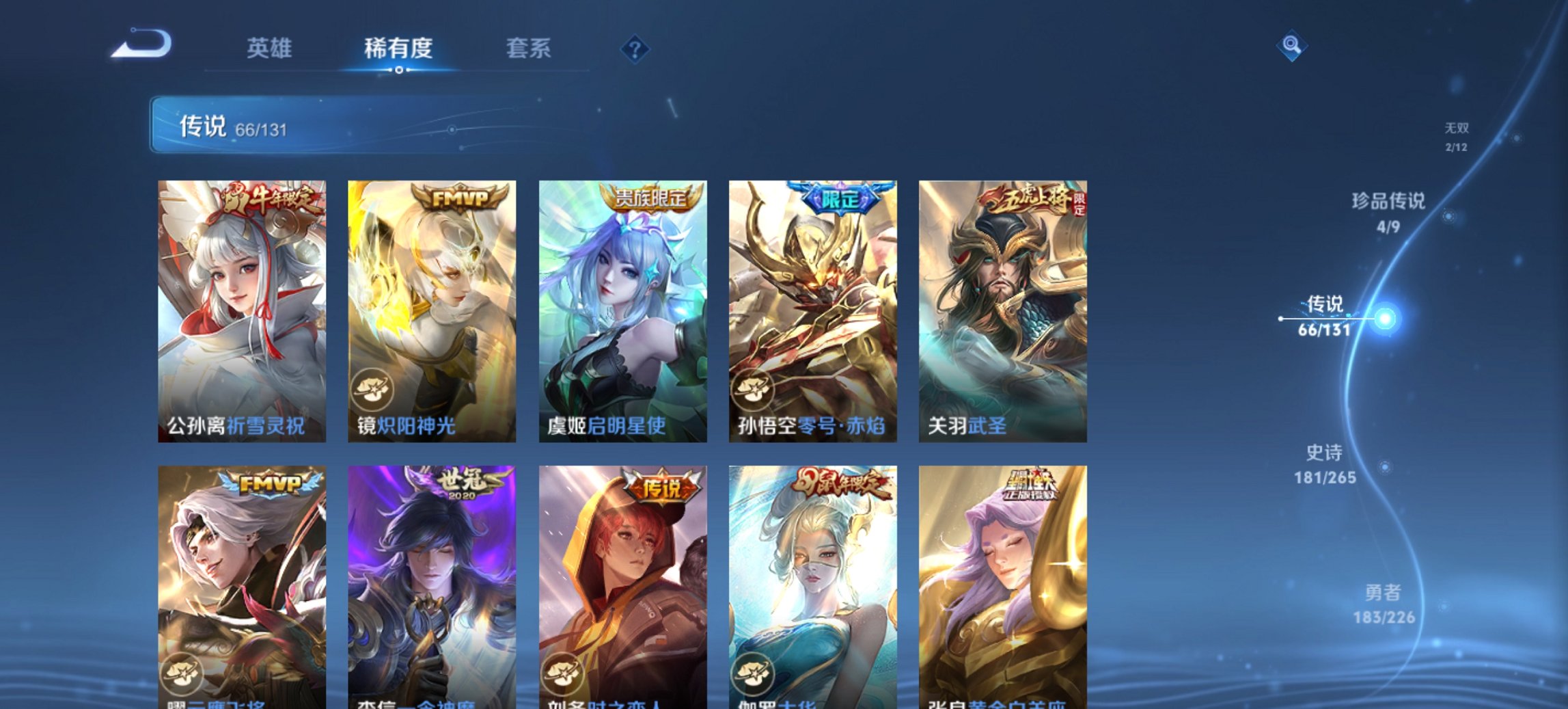Switch to the 英雄 tab
Viewport: 1568px width, 709px height.
click(271, 49)
